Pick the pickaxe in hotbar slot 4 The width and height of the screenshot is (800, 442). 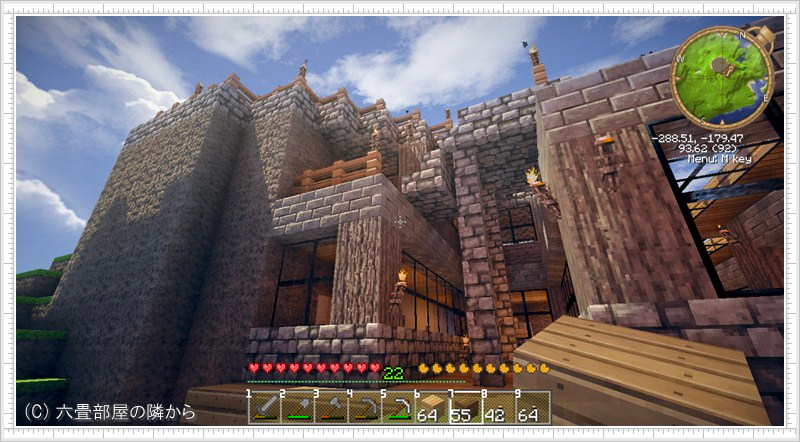(364, 406)
